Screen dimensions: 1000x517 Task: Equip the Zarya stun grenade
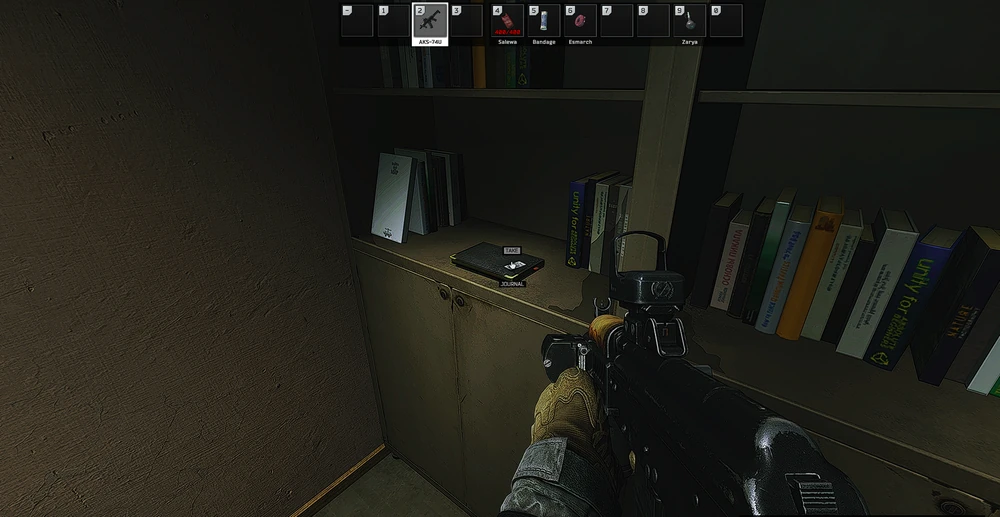[x=690, y=21]
